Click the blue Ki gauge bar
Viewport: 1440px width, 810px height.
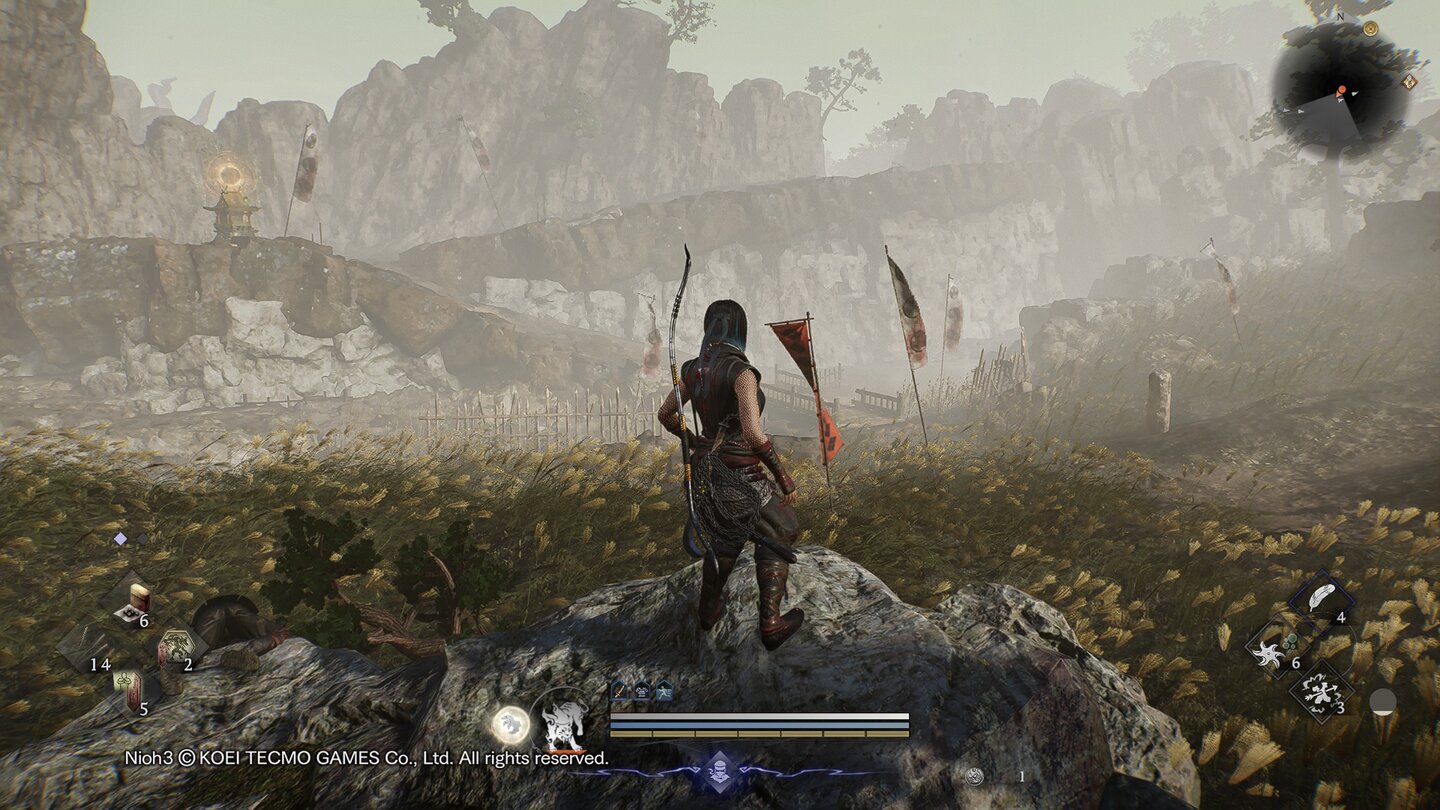(x=760, y=724)
